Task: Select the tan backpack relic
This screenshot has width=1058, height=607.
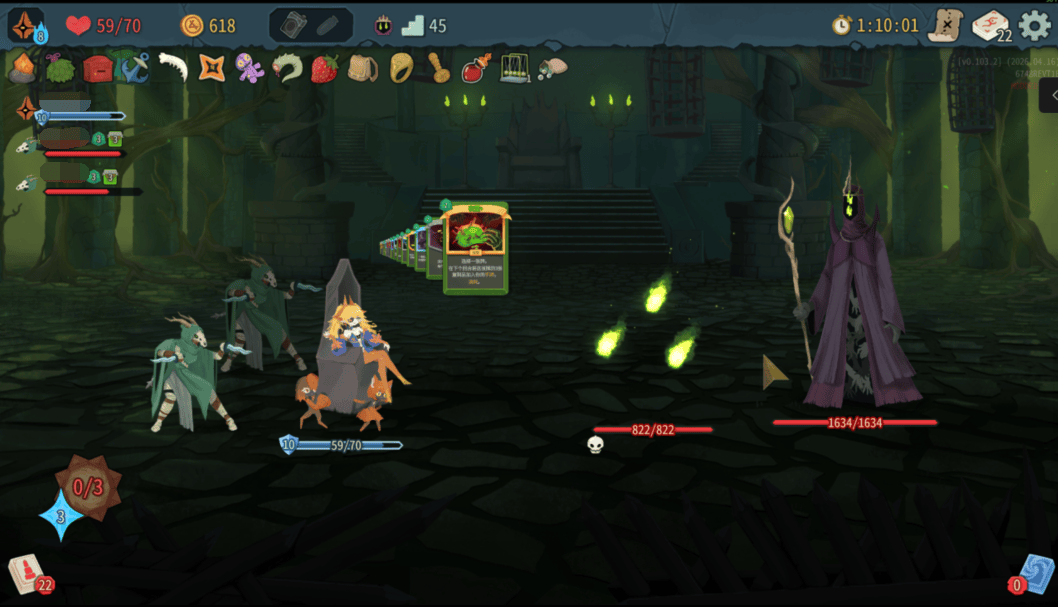Action: 362,68
